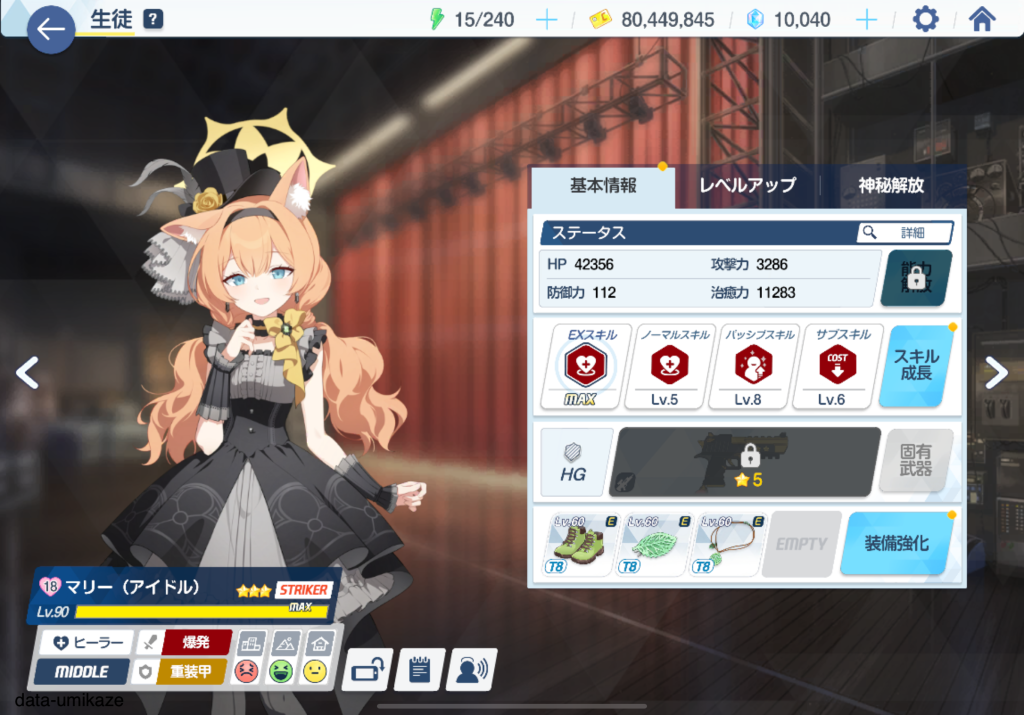Open the 装備強化 equipment upgrade button
This screenshot has width=1024, height=715.
pyautogui.click(x=895, y=543)
